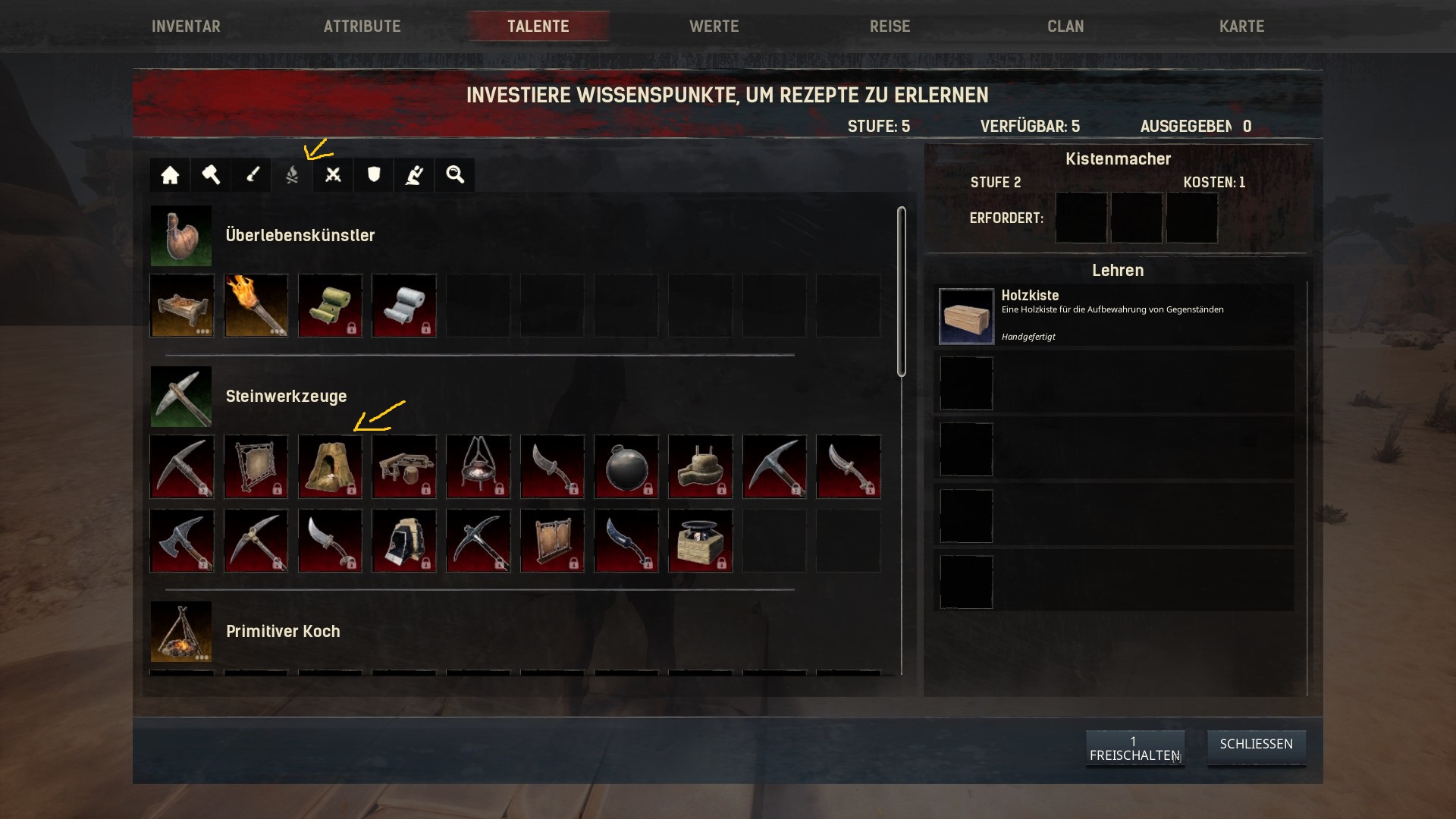1456x819 pixels.
Task: Switch to the Inventar tab
Action: click(x=186, y=27)
